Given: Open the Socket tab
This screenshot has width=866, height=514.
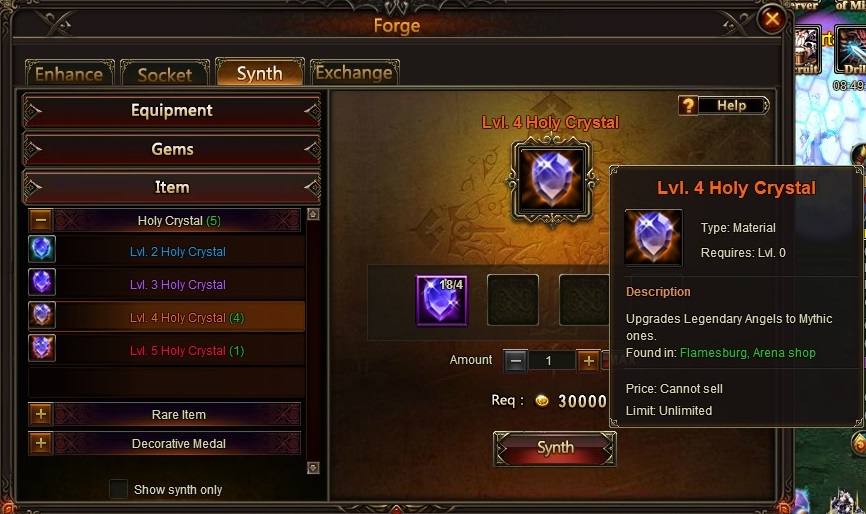Looking at the screenshot, I should coord(165,74).
